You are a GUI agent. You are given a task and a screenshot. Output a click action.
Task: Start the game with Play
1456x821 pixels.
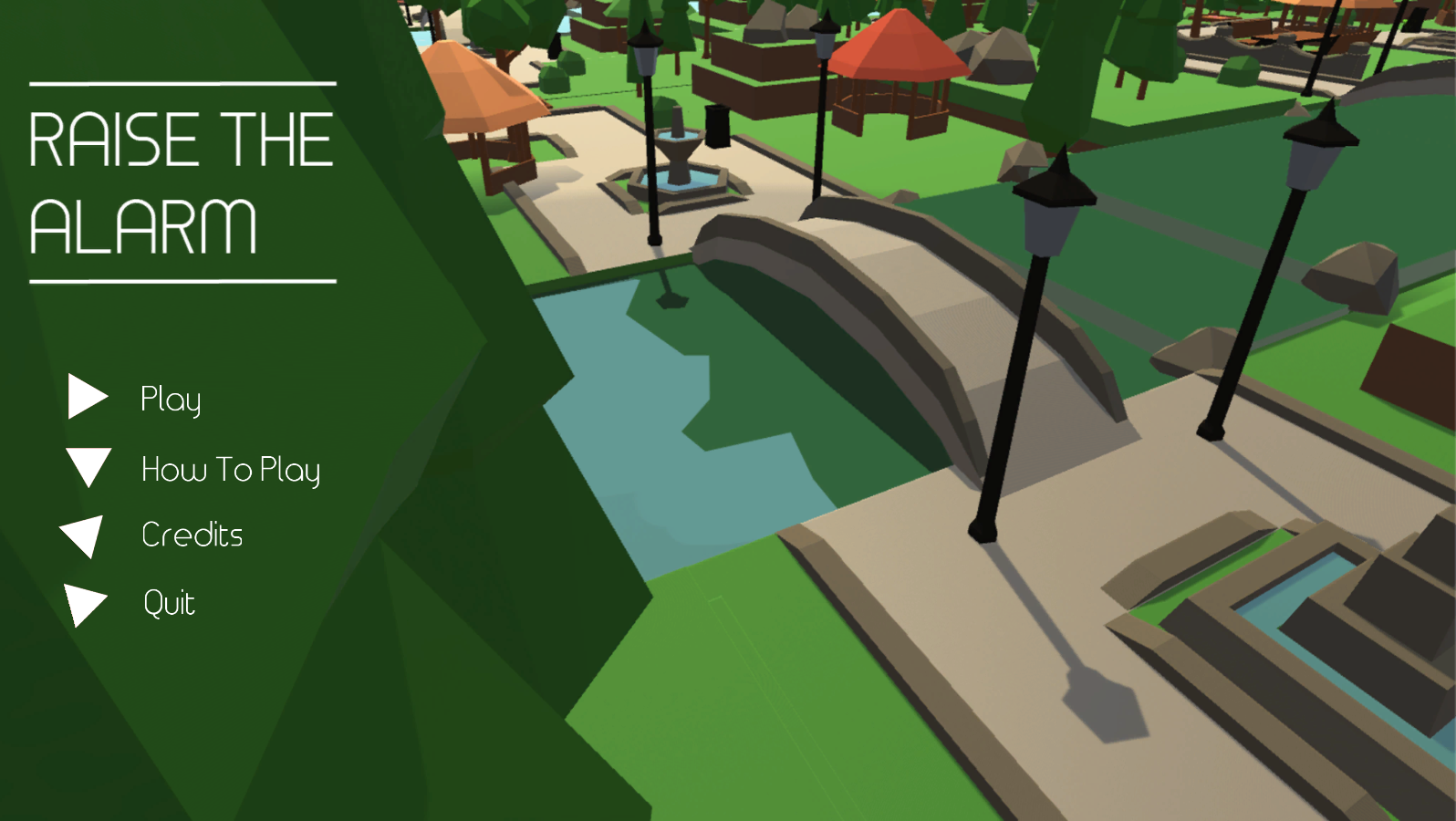pos(171,399)
